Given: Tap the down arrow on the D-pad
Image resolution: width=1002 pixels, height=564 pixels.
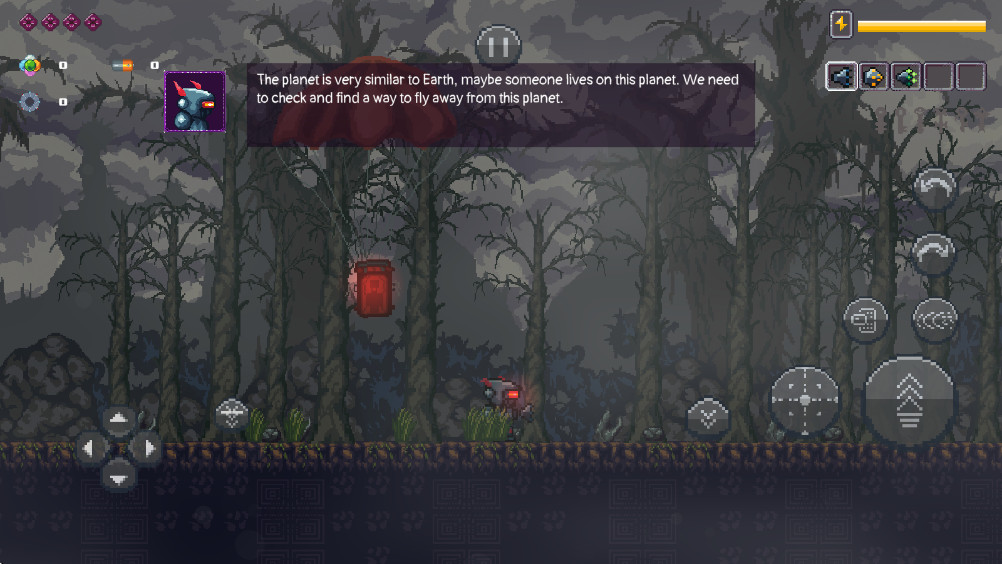Looking at the screenshot, I should pos(119,478).
